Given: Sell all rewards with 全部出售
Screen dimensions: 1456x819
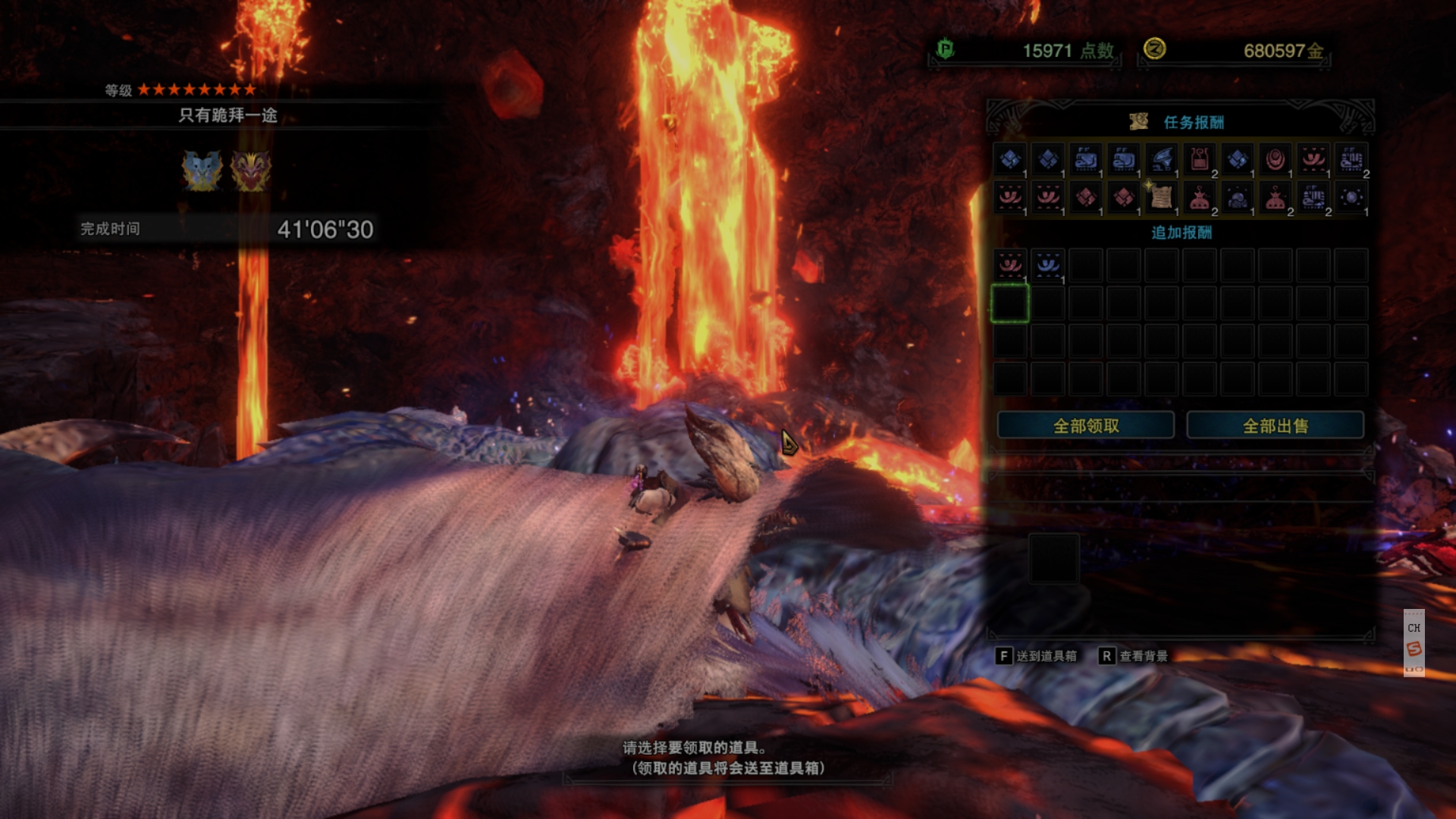Looking at the screenshot, I should (1275, 425).
